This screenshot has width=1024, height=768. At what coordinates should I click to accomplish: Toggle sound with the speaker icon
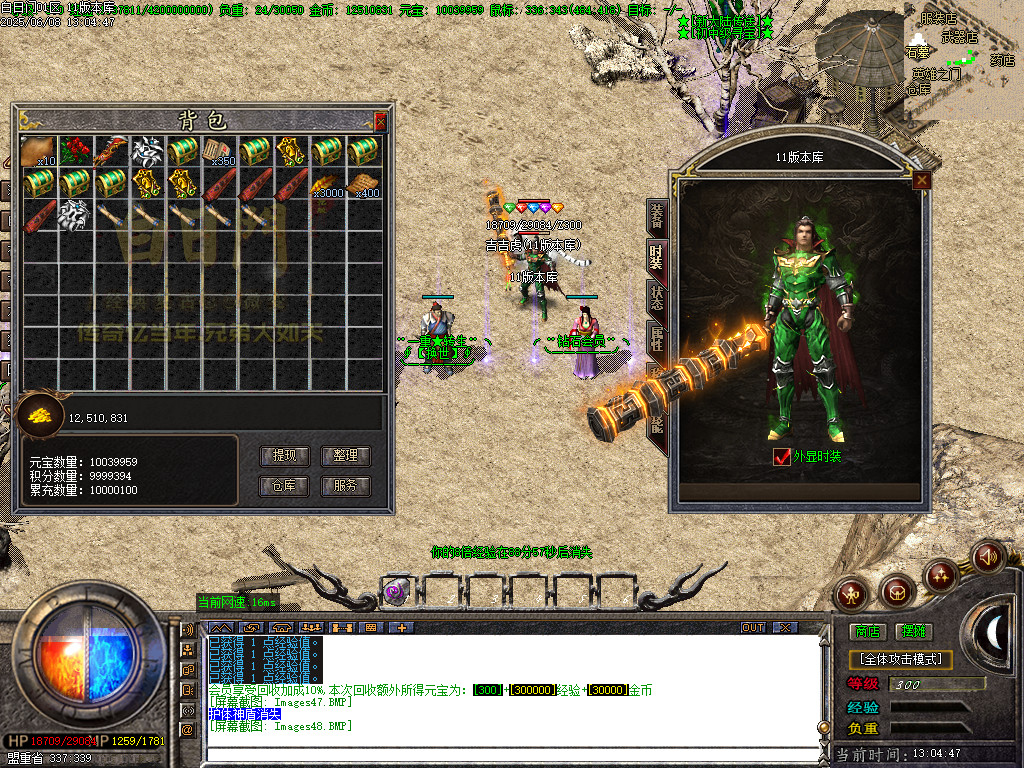(x=988, y=555)
